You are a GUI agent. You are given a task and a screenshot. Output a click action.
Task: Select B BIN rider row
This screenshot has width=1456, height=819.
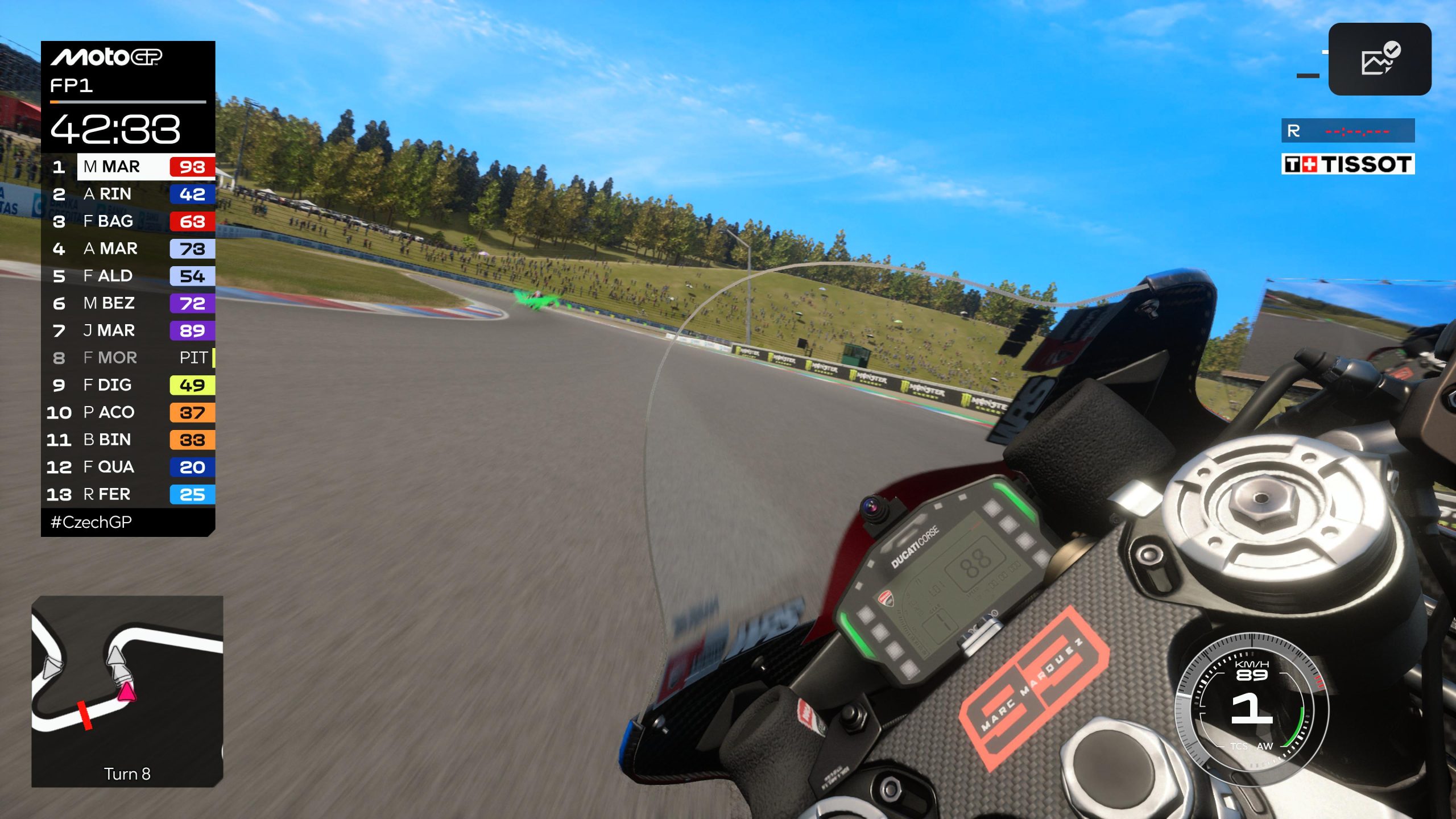[x=129, y=440]
